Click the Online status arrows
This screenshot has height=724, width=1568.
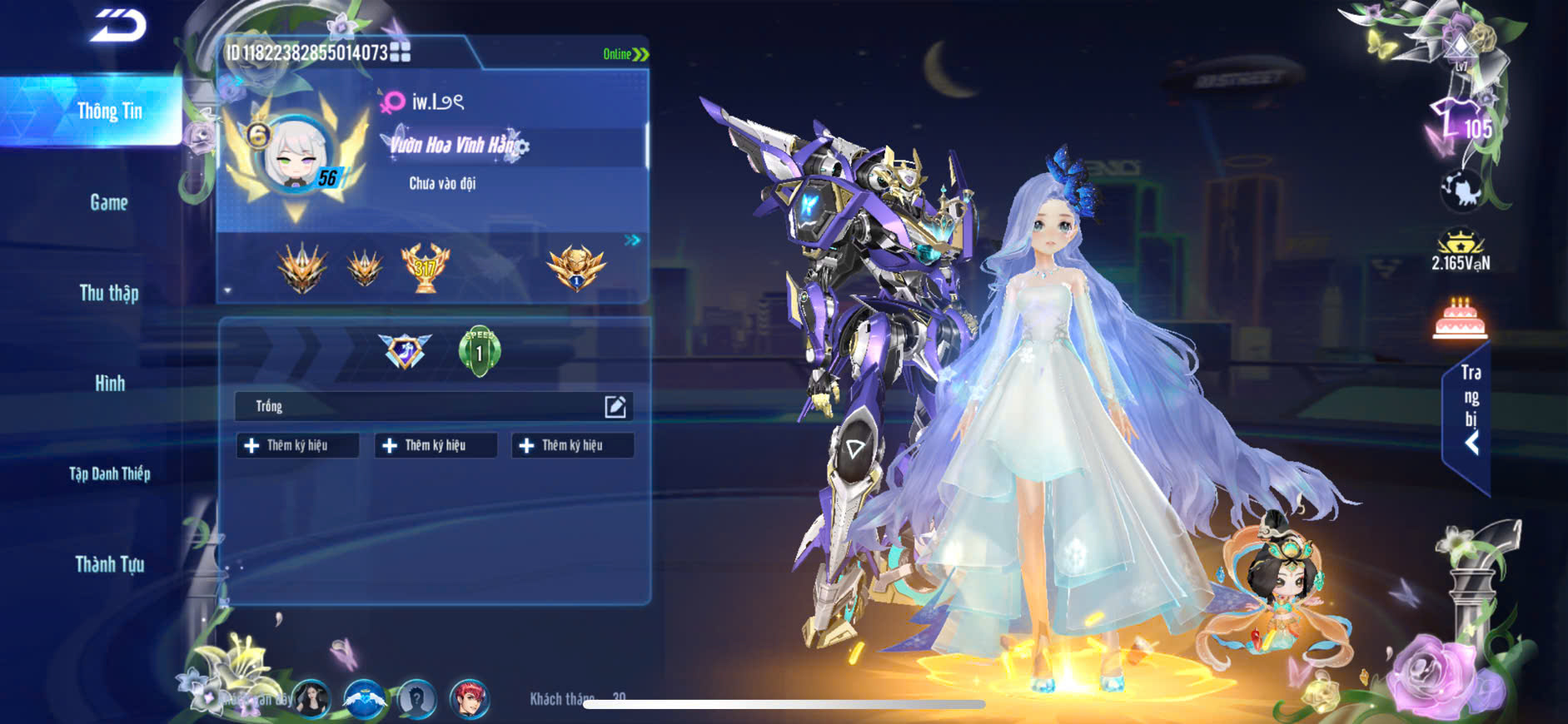(640, 54)
